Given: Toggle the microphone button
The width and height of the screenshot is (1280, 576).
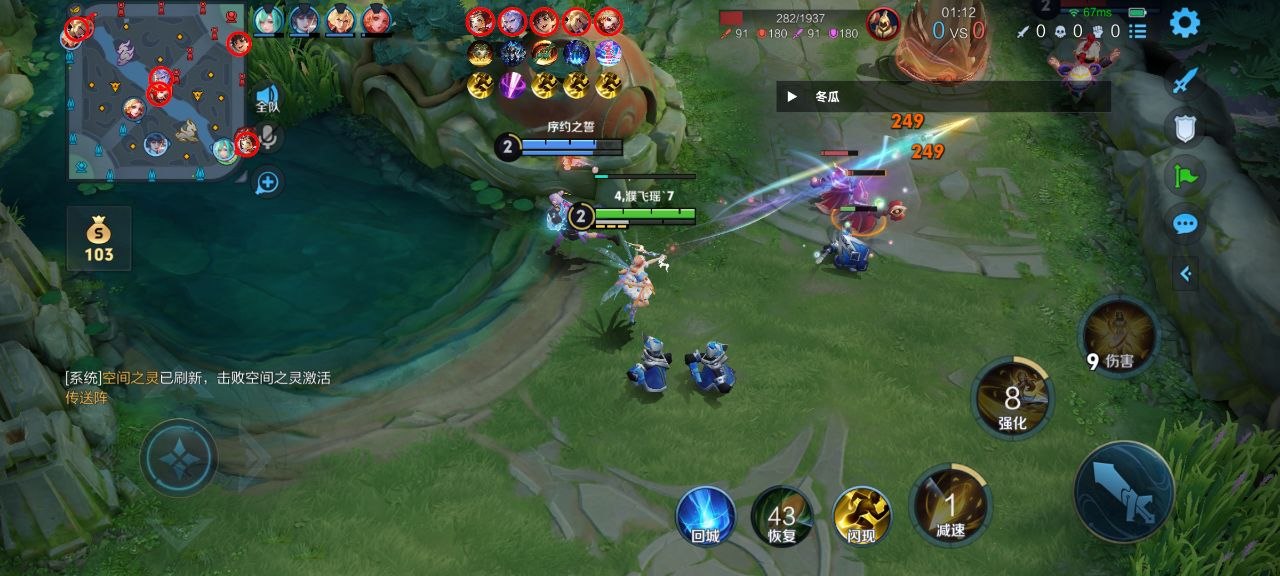Looking at the screenshot, I should 267,138.
